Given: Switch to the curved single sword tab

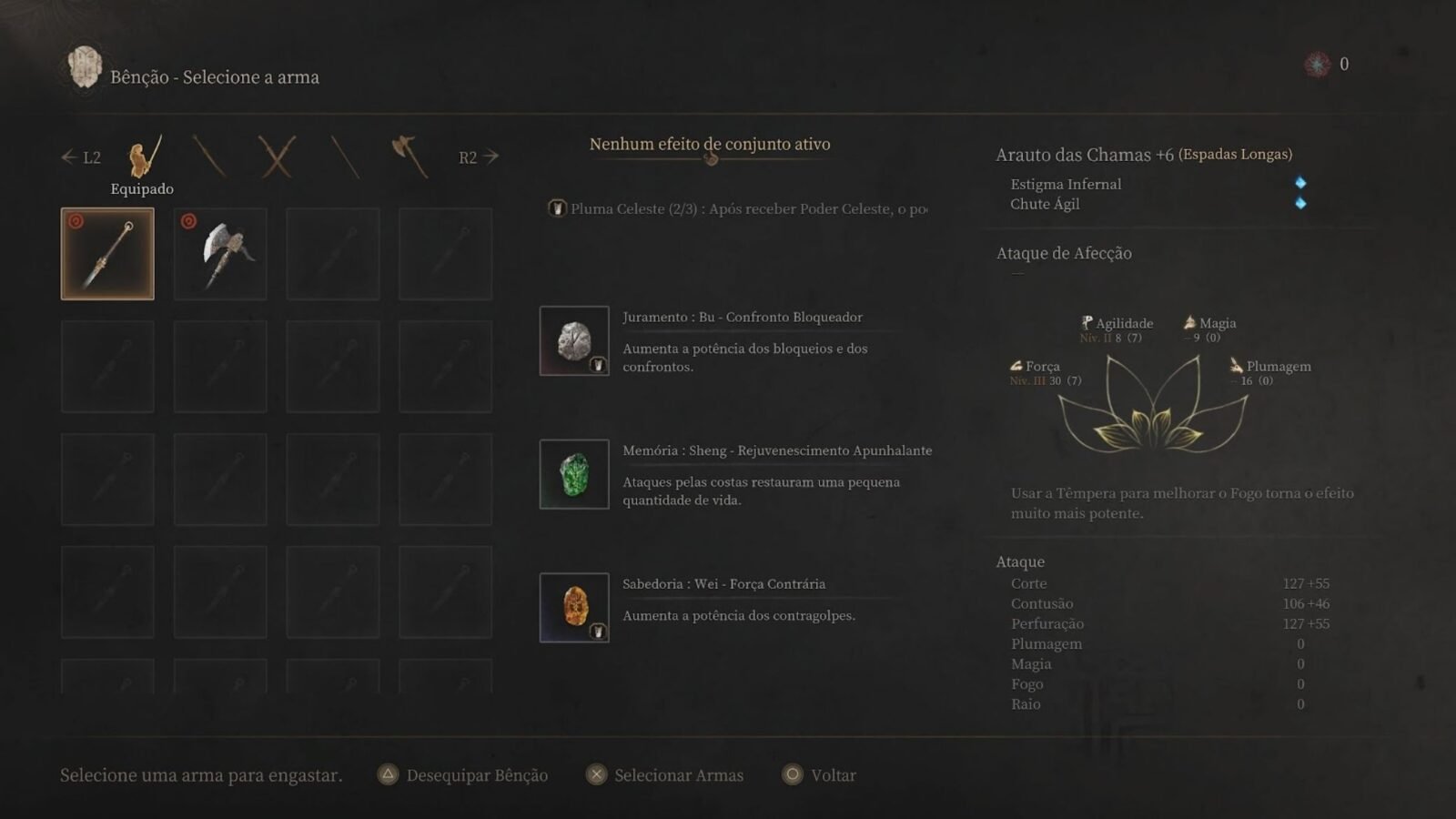Looking at the screenshot, I should point(209,157).
